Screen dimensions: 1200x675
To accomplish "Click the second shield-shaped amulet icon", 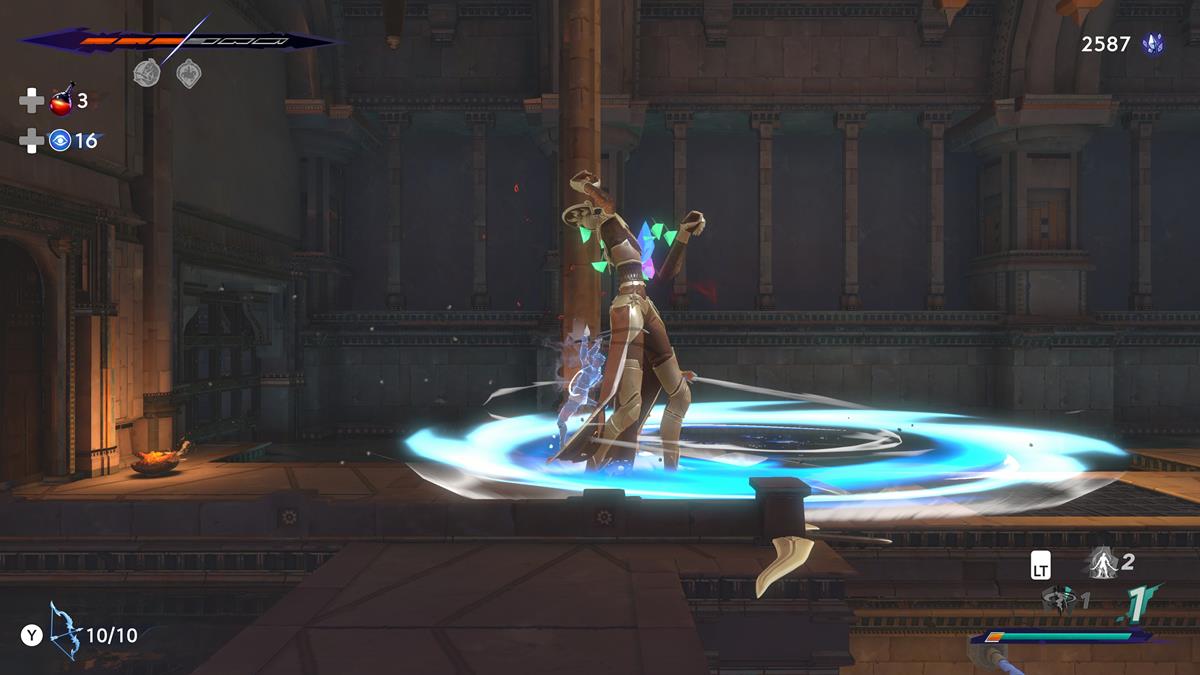I will click(x=188, y=73).
